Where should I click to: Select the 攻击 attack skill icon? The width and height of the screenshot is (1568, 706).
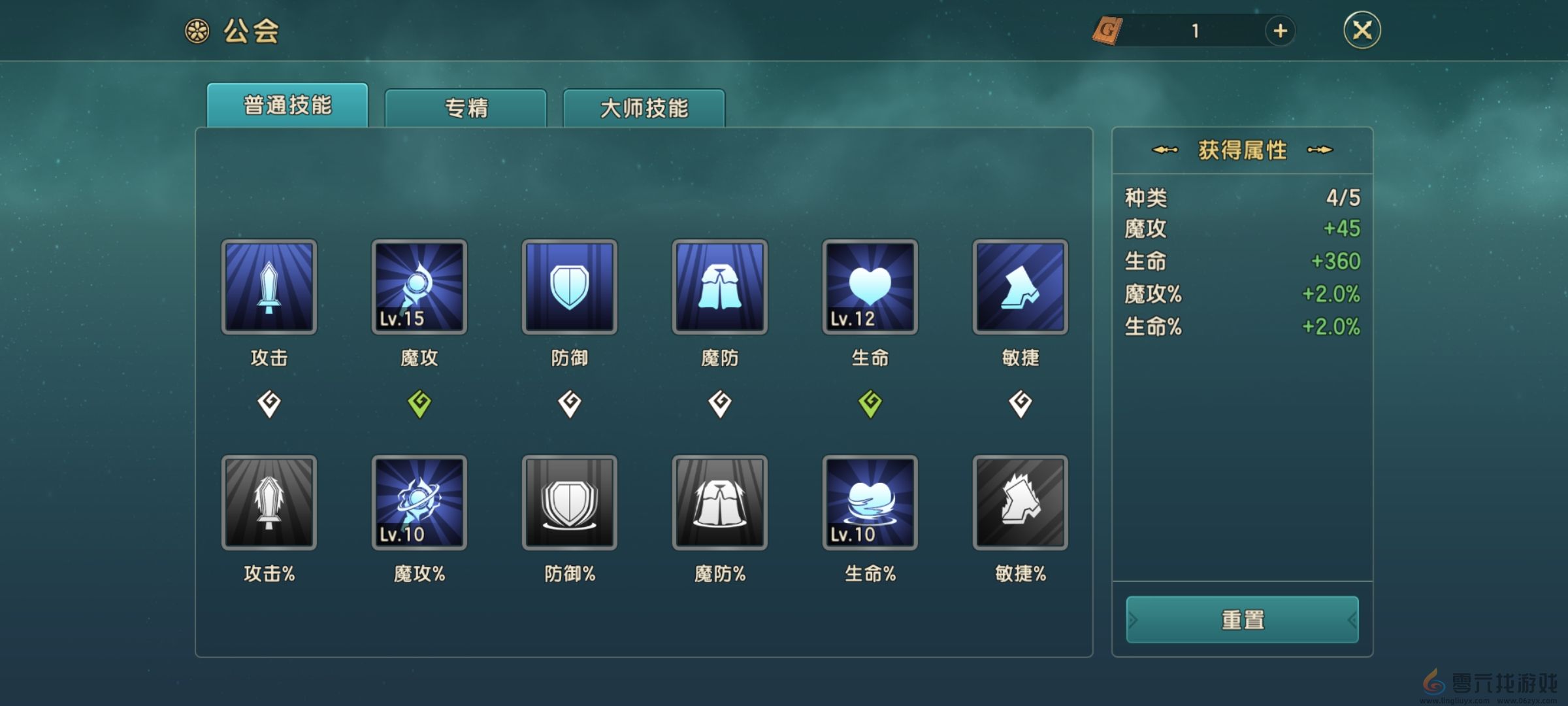tap(269, 286)
